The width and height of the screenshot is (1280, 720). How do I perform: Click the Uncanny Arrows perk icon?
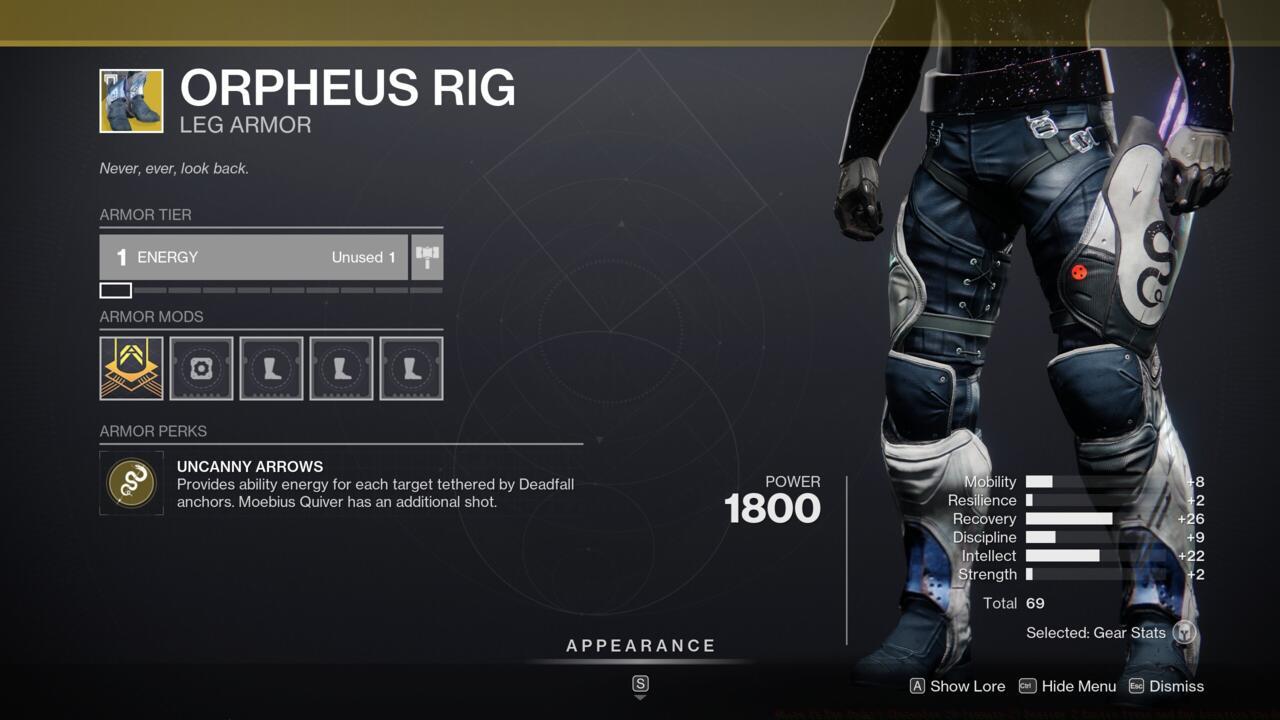pos(131,484)
